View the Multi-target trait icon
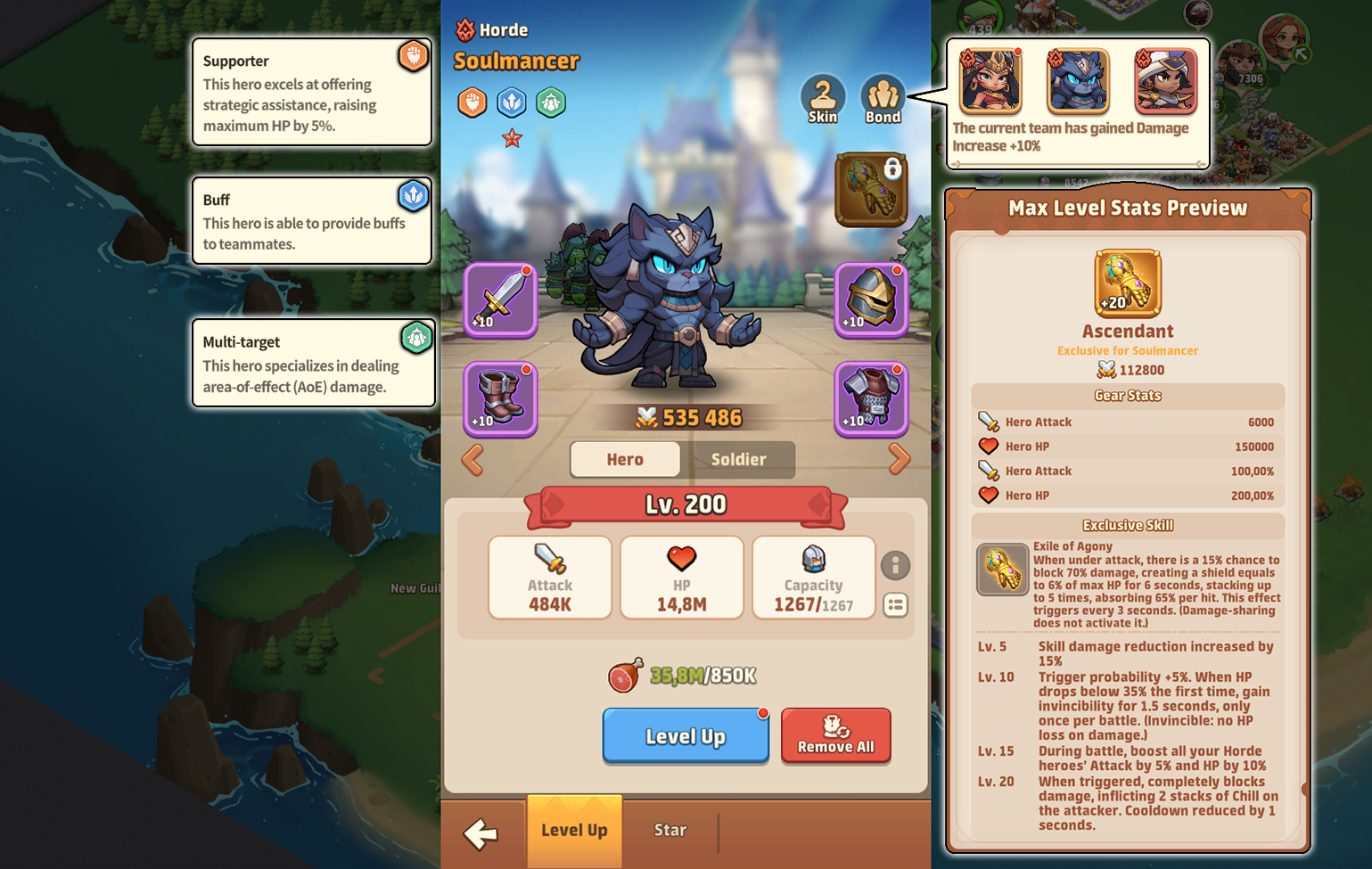 coord(551,102)
